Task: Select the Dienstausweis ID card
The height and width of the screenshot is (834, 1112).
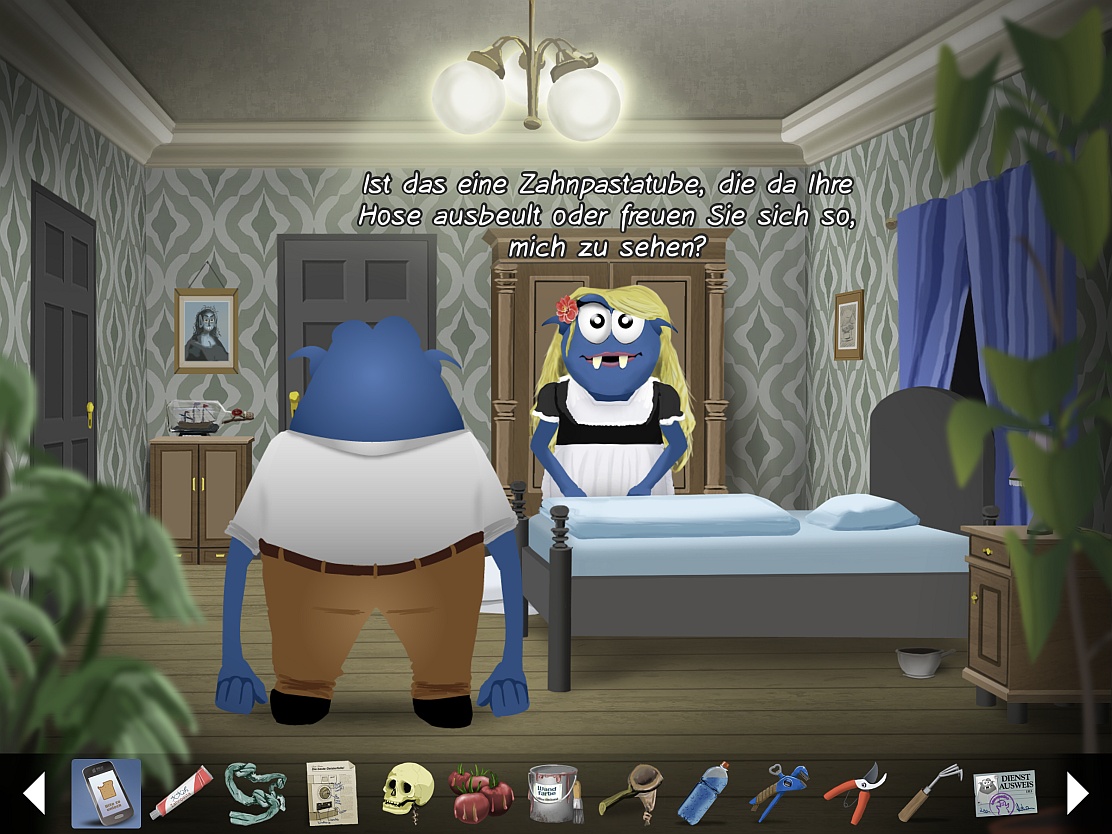Action: 1005,793
